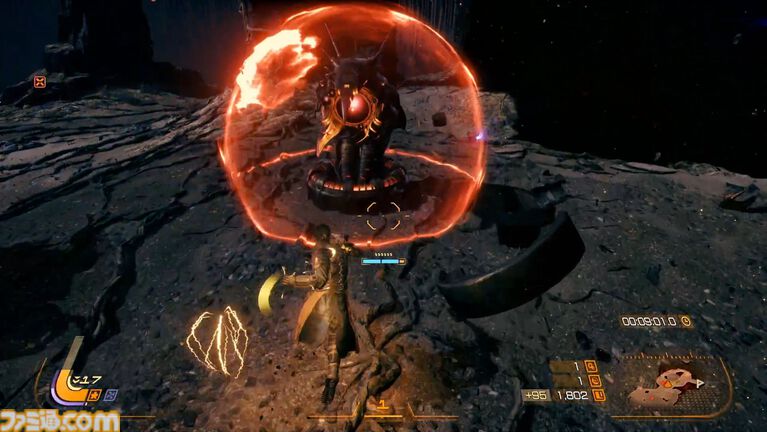Click the blue status icon beside the weapon gauge
Image resolution: width=767 pixels, height=432 pixels.
[110, 394]
